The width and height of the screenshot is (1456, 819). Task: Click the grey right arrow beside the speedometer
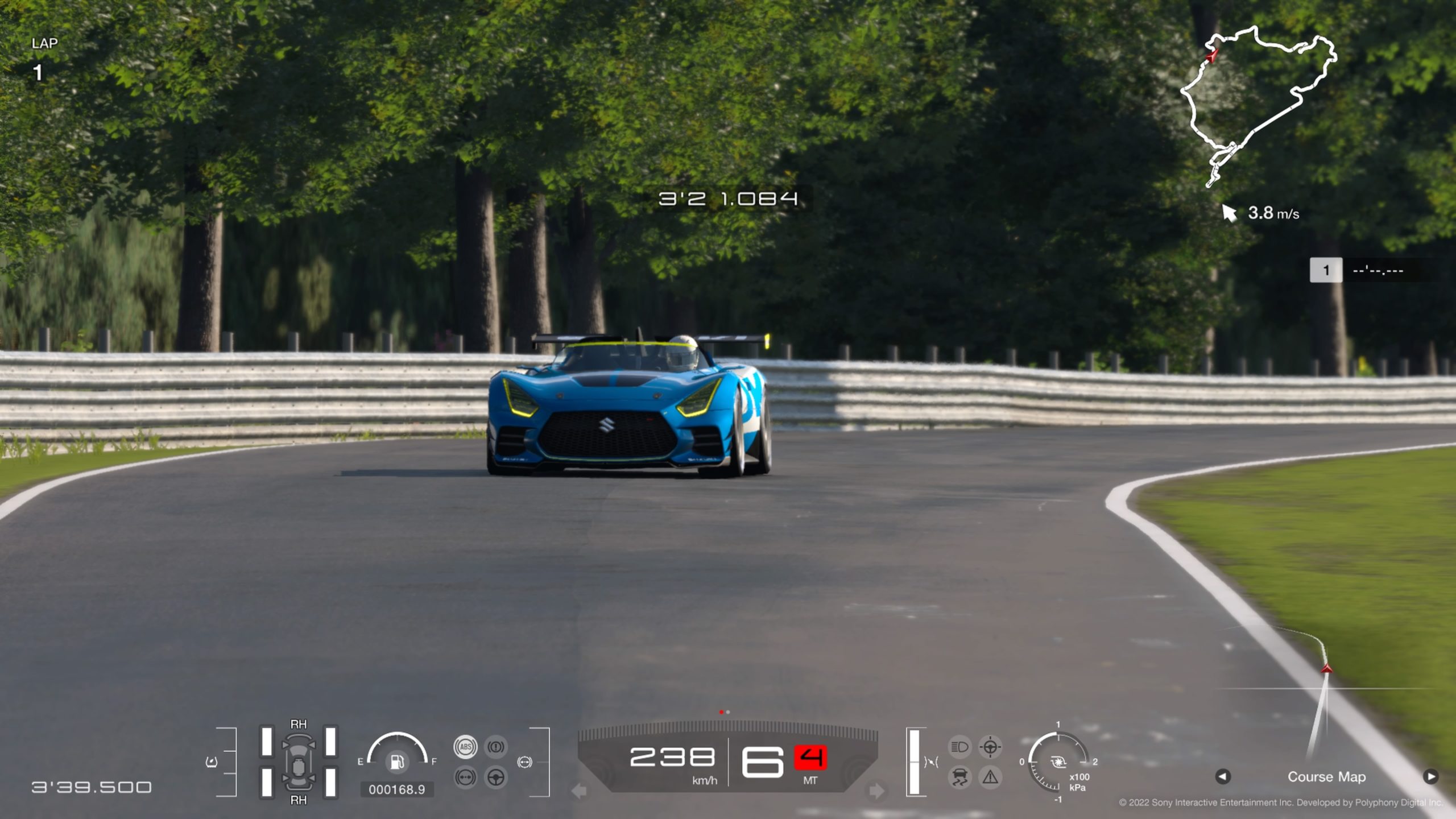876,791
